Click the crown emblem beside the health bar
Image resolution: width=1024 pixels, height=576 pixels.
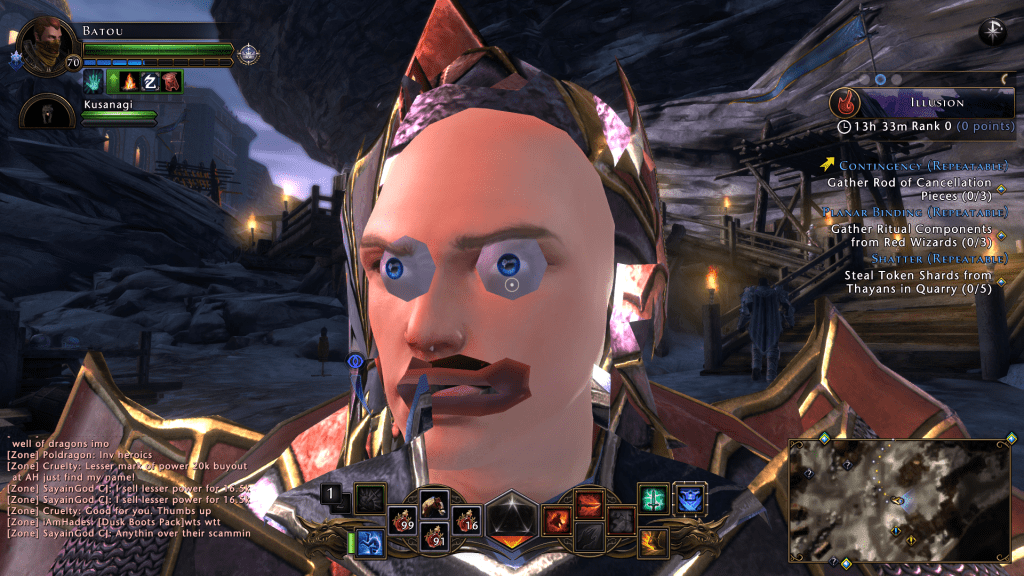pyautogui.click(x=249, y=53)
